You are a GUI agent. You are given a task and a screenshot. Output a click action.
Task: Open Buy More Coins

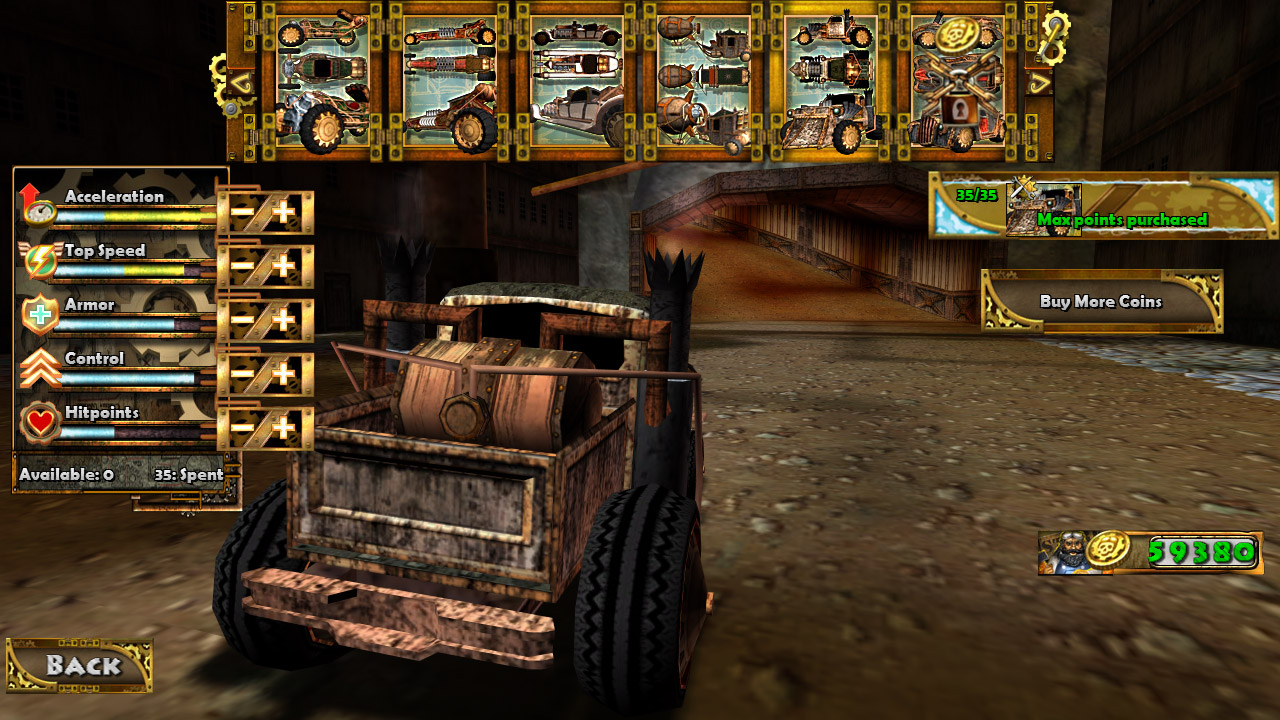[1101, 301]
